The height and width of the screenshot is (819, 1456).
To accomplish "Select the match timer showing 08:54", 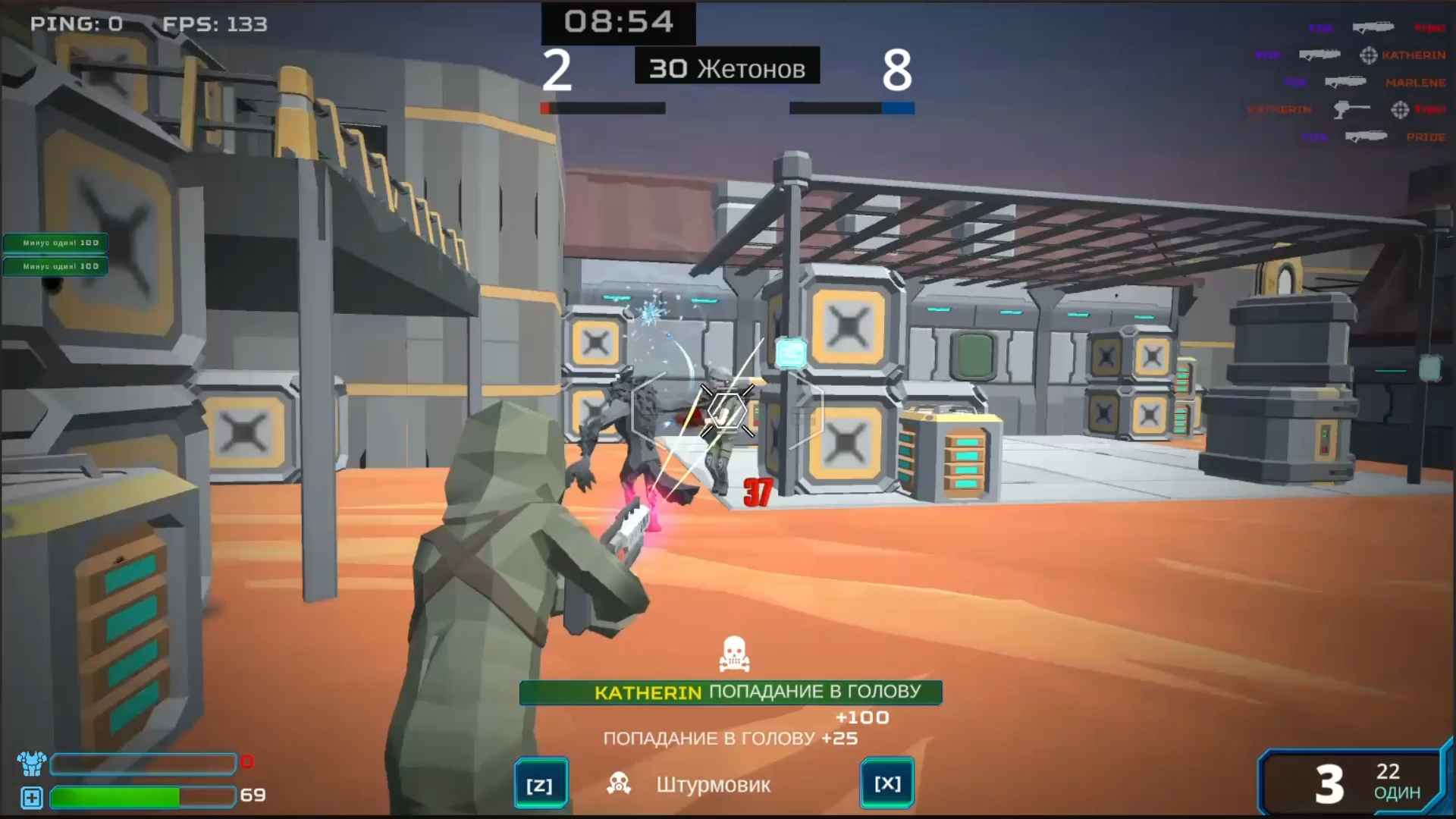I will point(617,22).
